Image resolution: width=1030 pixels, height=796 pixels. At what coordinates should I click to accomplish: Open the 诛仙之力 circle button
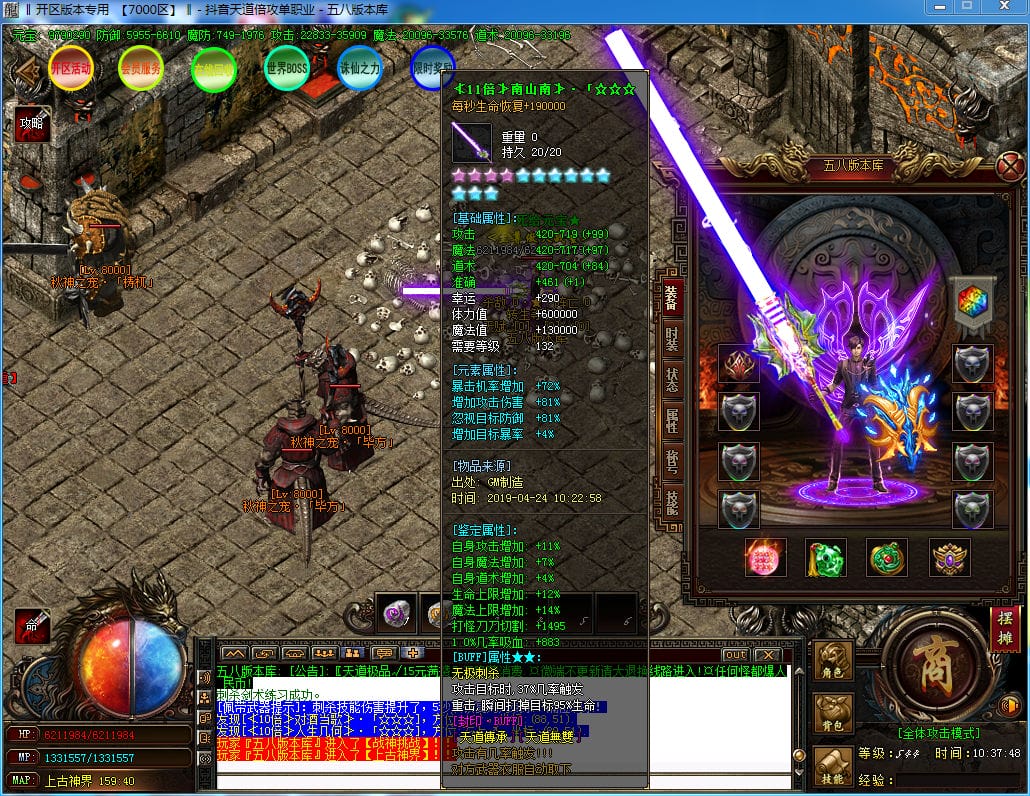(360, 69)
